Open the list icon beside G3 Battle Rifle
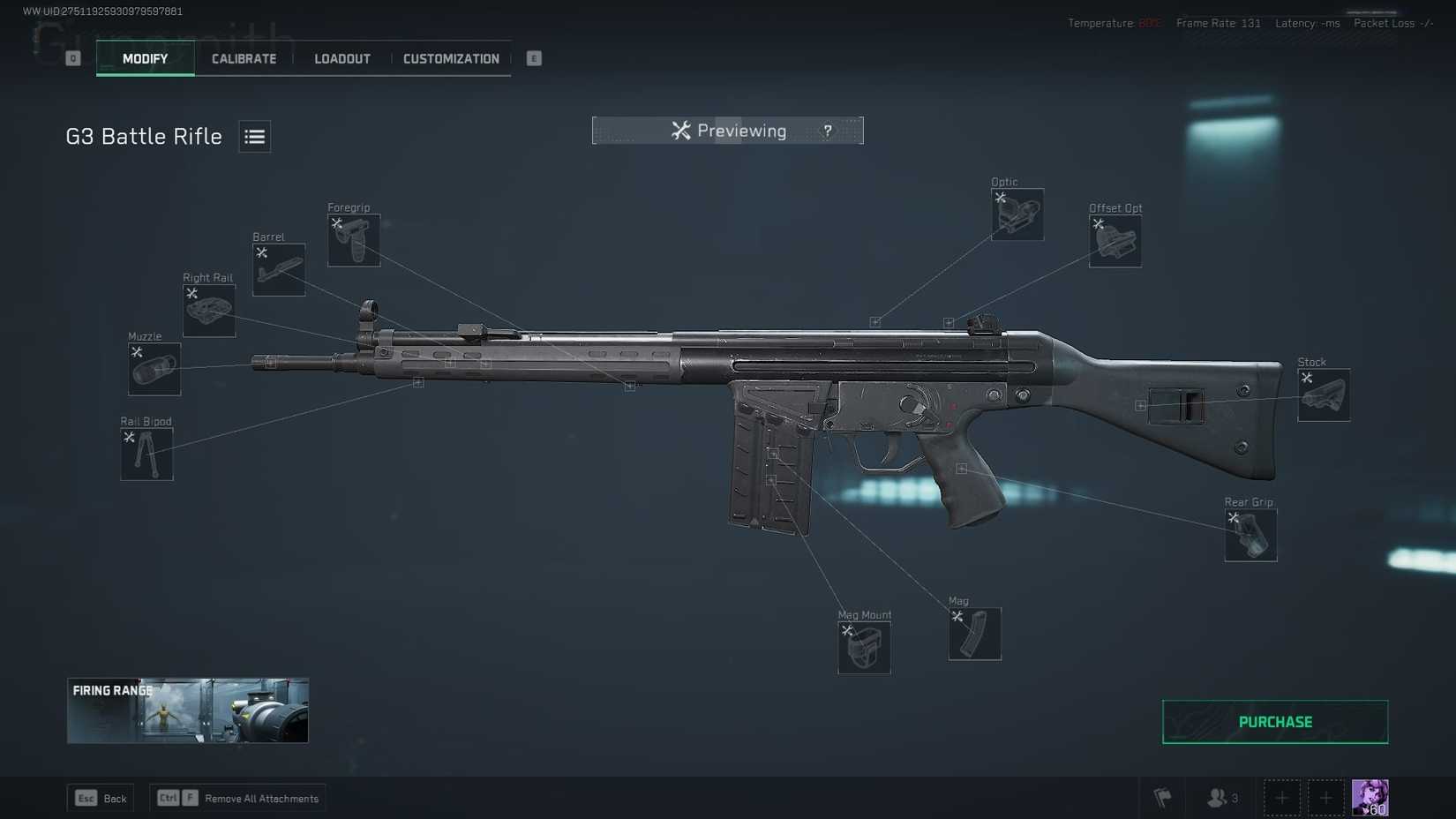Screen dimensions: 1456x819 (x=255, y=137)
